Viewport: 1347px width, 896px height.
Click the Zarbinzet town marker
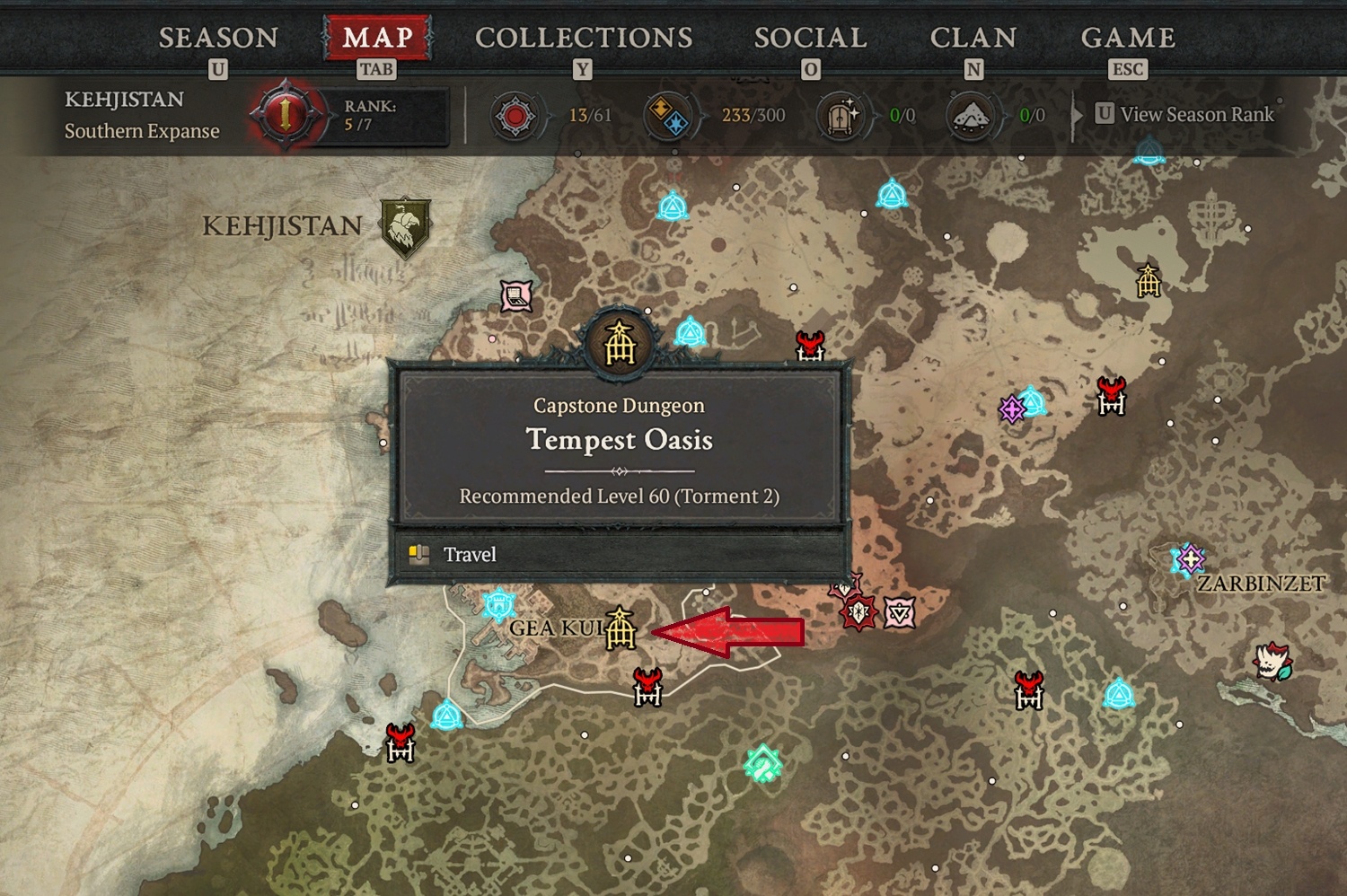pos(1190,559)
